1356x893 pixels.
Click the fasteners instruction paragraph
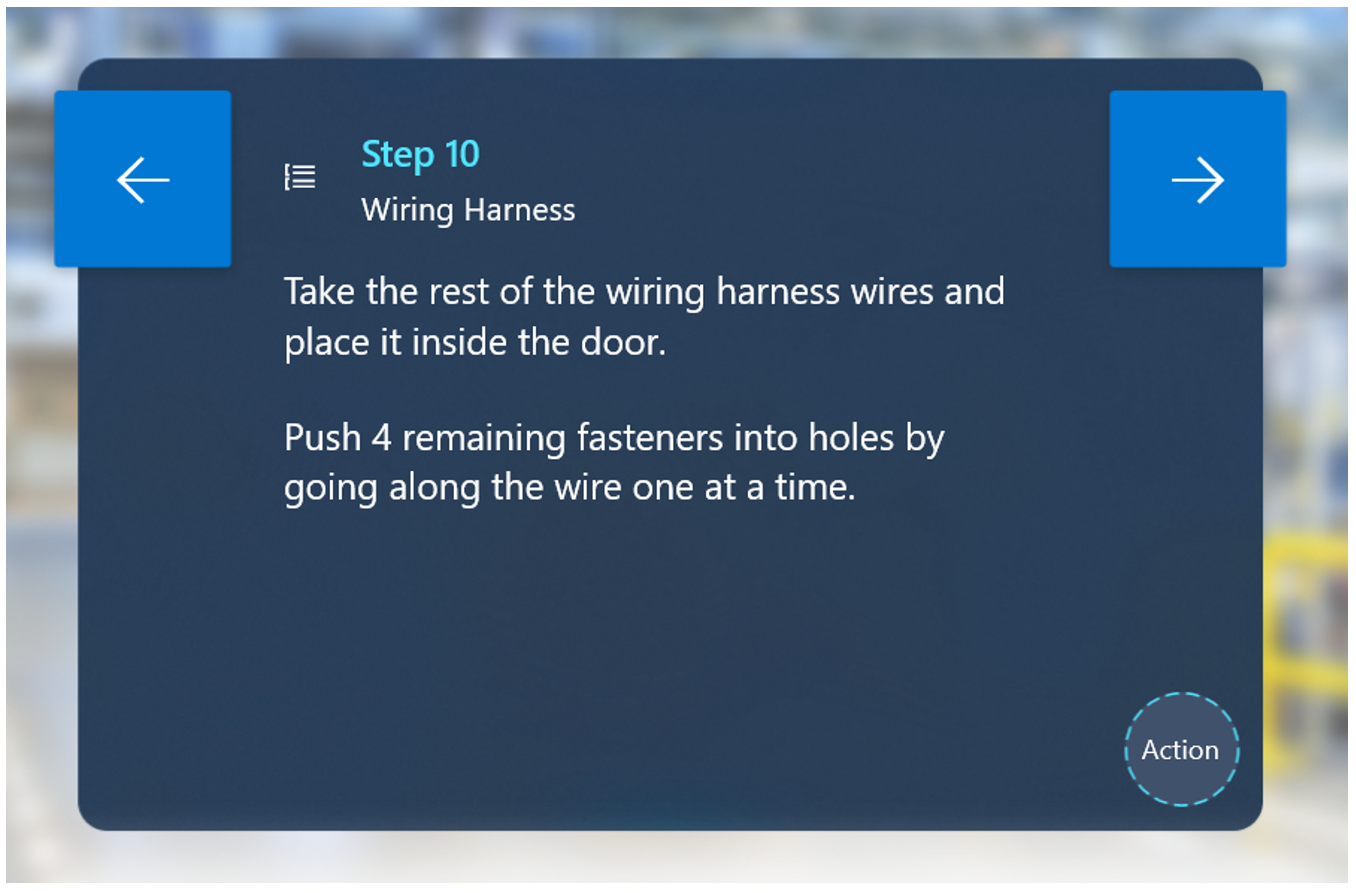coord(615,462)
